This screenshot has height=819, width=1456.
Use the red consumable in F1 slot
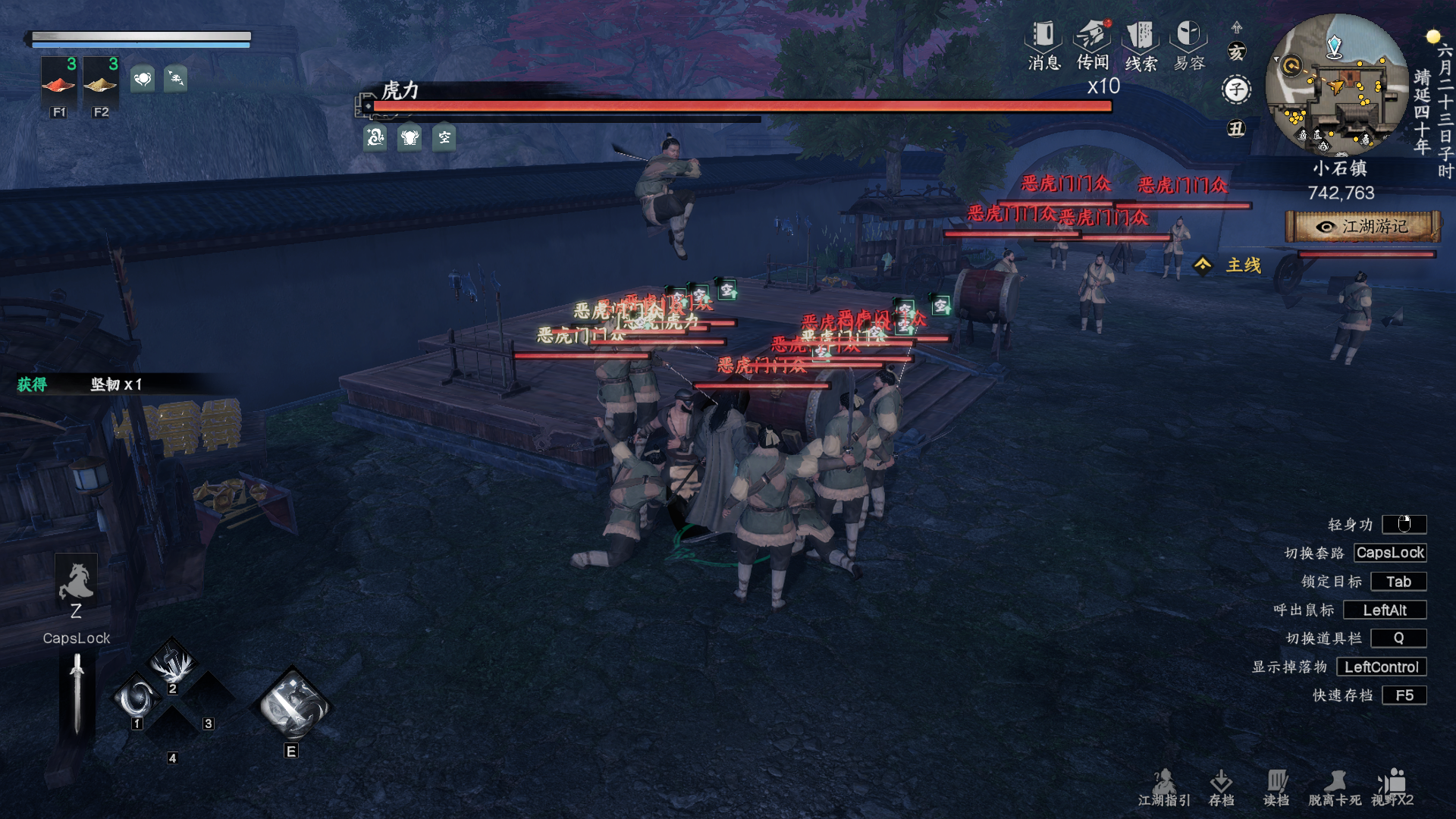click(58, 83)
